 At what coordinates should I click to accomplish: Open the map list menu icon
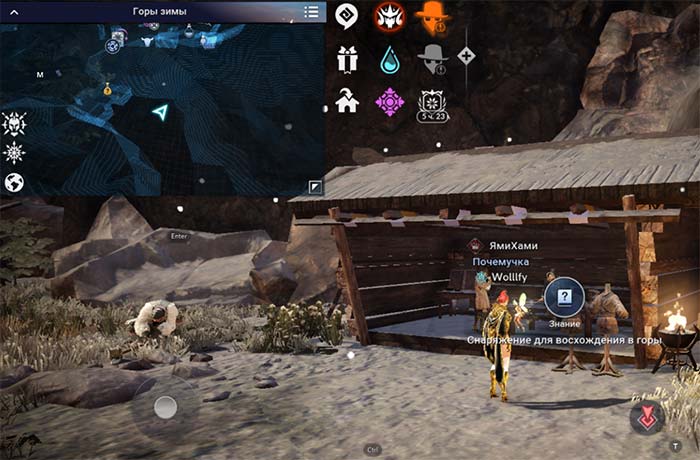click(x=312, y=11)
